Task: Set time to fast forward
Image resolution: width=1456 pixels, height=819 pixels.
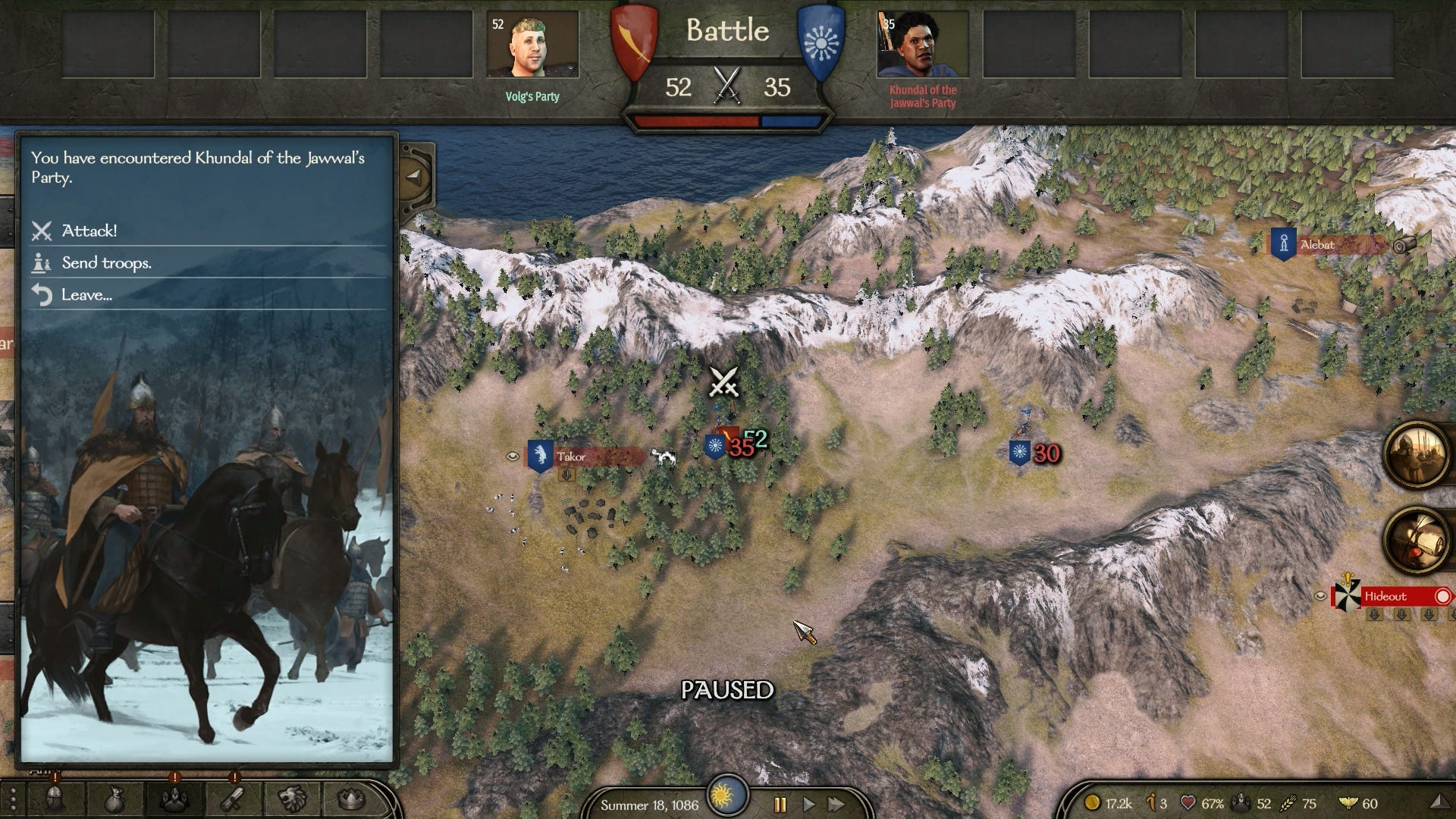Action: point(836,804)
